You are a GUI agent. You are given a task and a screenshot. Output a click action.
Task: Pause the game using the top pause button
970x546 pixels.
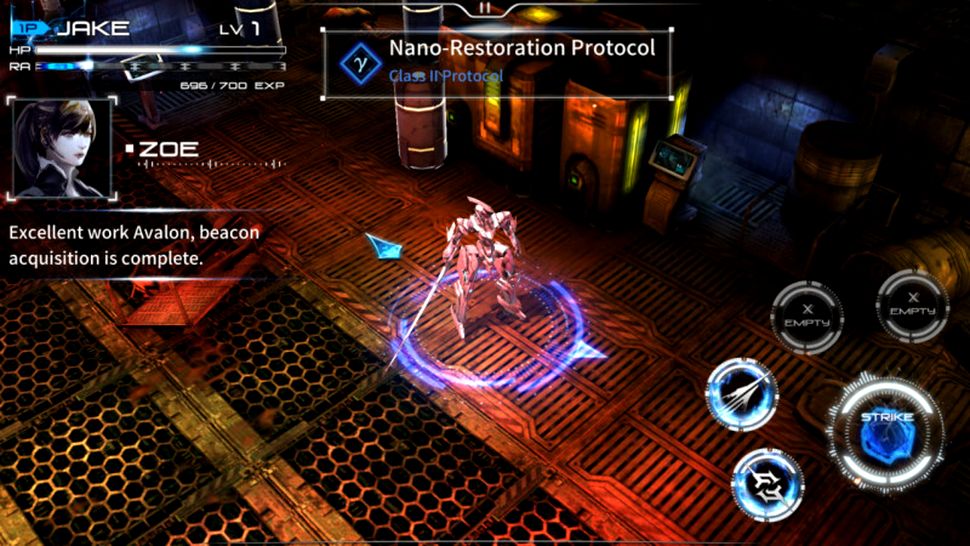[485, 7]
